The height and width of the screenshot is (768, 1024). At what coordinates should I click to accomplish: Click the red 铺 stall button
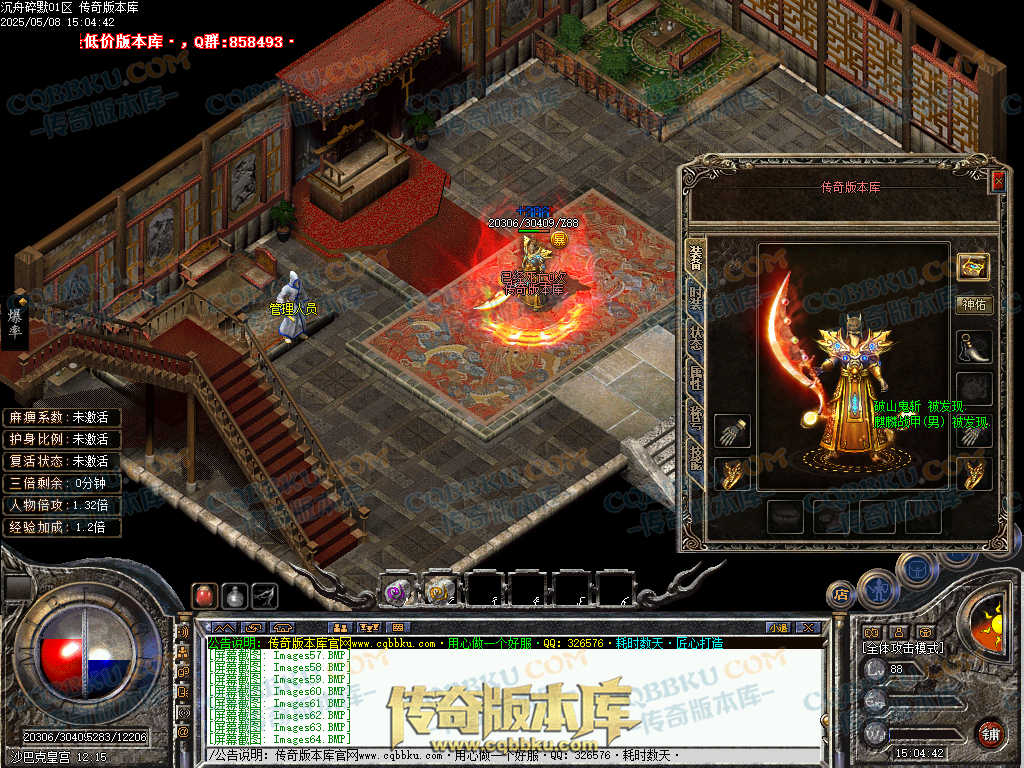[x=990, y=733]
